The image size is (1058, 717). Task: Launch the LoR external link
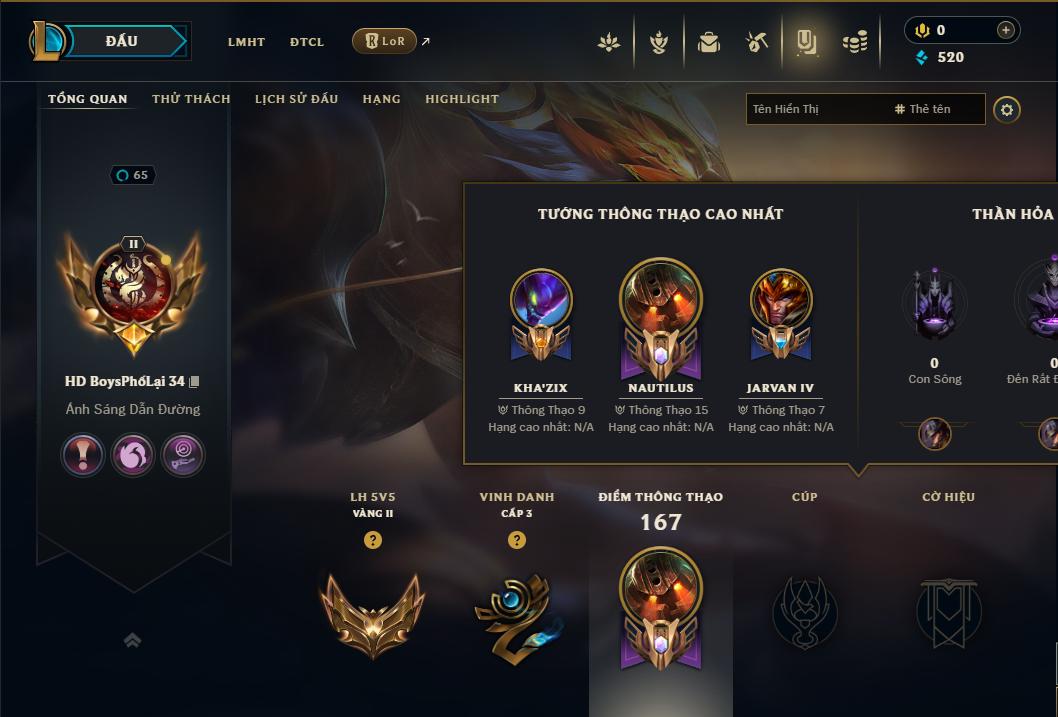tap(385, 41)
